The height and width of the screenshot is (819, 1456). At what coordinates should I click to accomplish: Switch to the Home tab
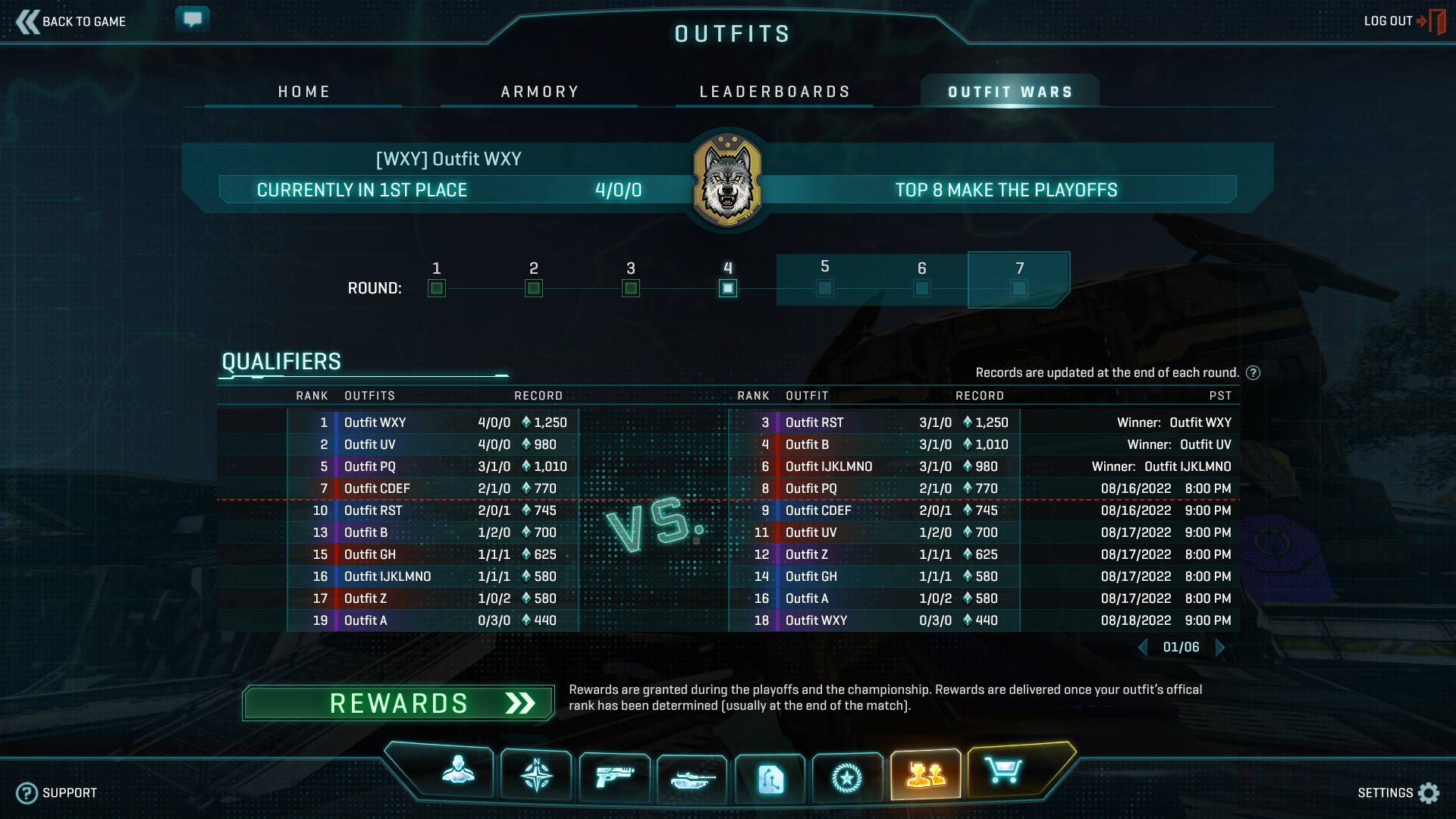point(304,92)
